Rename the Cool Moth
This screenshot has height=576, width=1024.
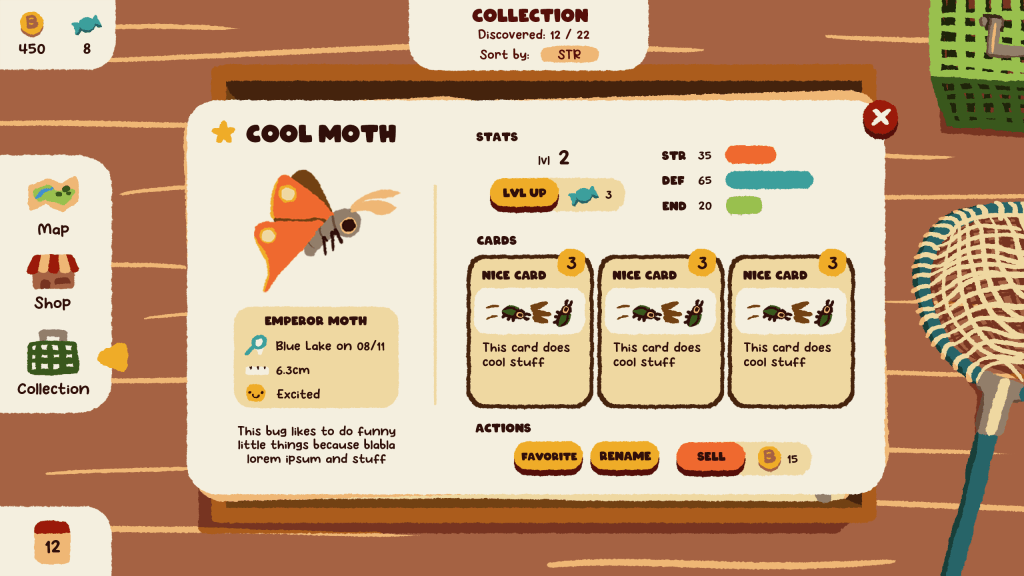click(x=625, y=457)
